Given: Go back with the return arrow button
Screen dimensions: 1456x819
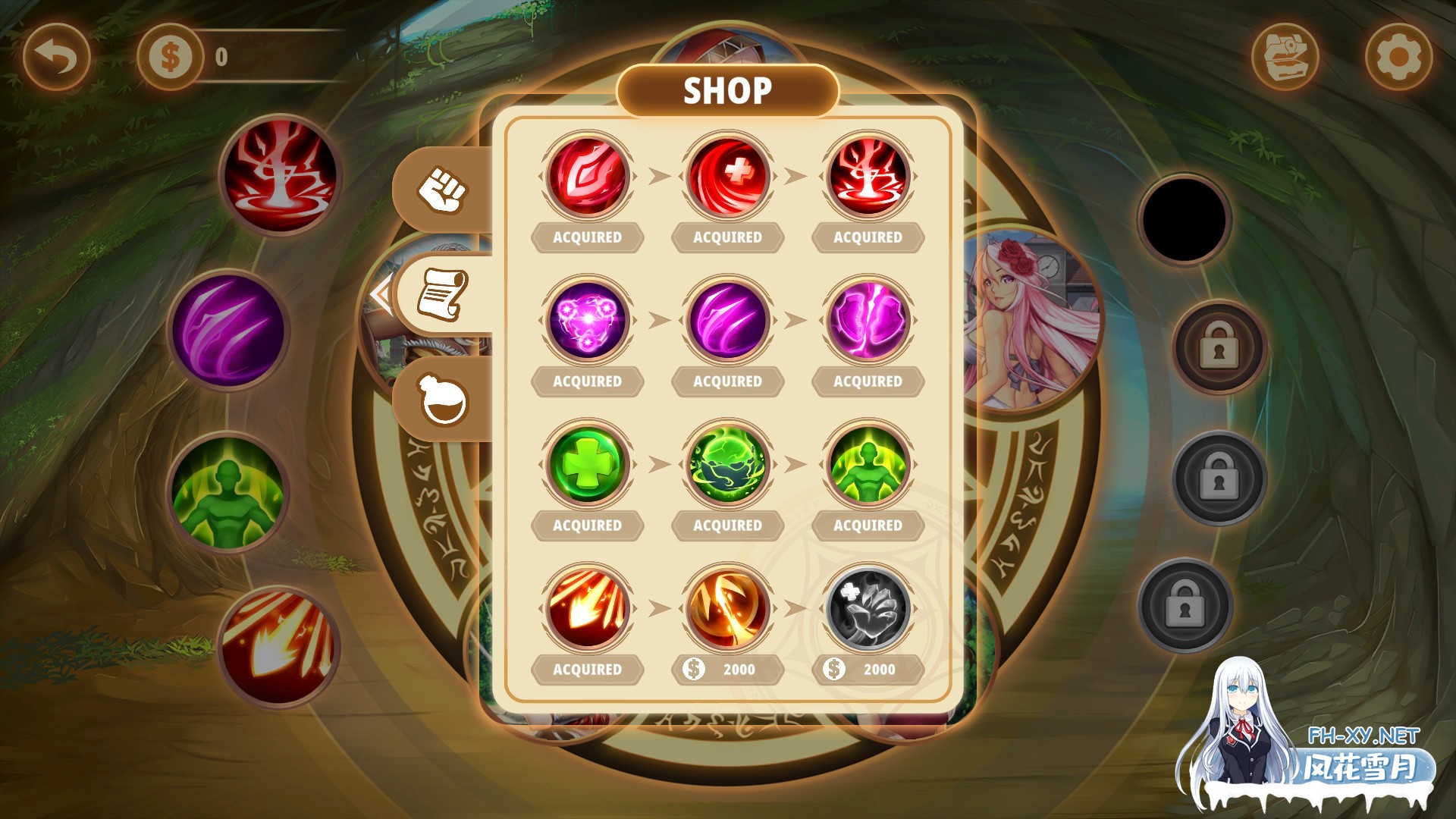Looking at the screenshot, I should pos(57,57).
